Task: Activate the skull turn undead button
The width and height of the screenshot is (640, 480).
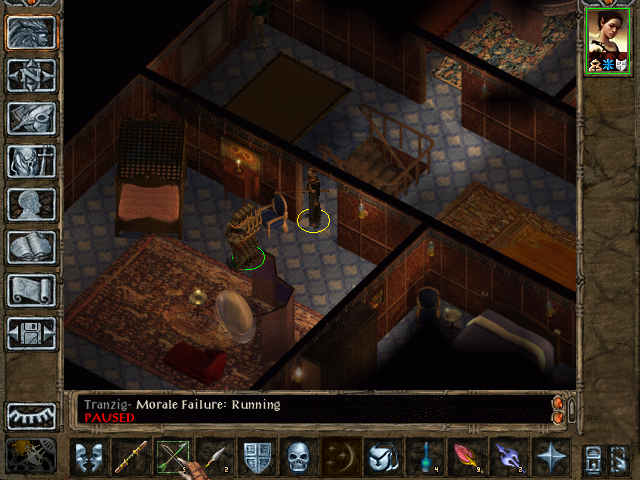Action: [x=299, y=458]
